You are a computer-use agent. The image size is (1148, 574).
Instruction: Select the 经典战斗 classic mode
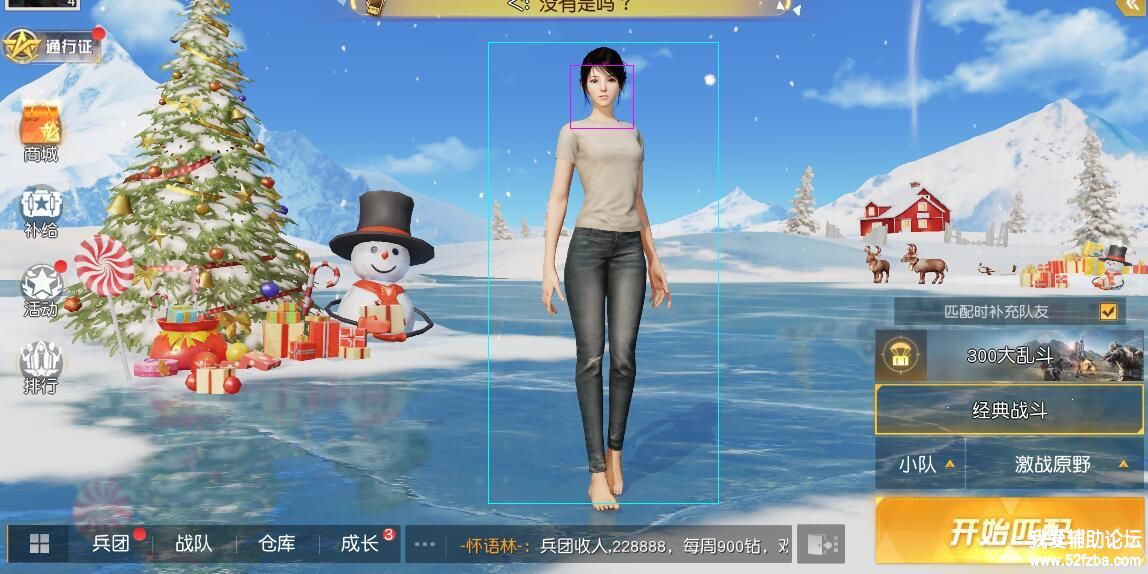(1009, 410)
